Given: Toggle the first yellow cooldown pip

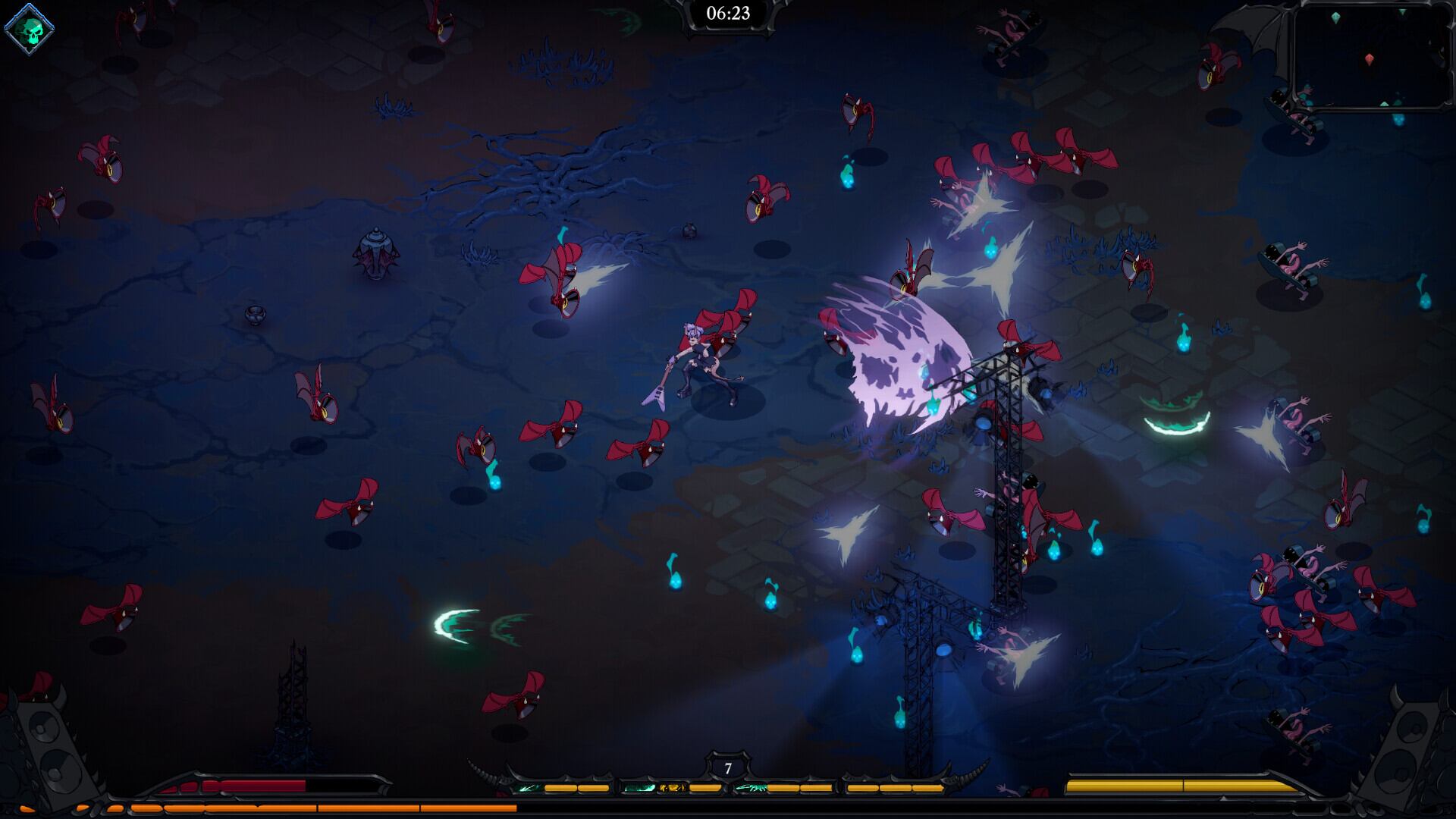Looking at the screenshot, I should [560, 787].
